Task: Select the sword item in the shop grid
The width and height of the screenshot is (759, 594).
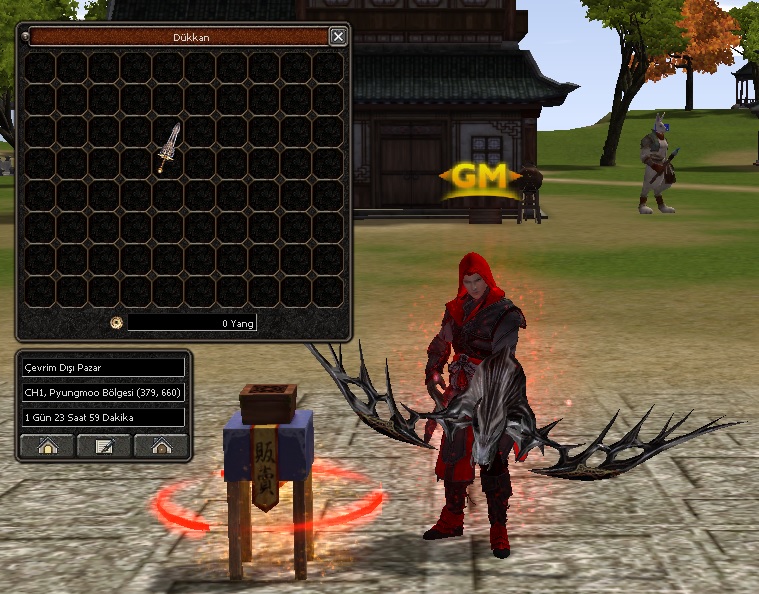Action: coord(168,148)
